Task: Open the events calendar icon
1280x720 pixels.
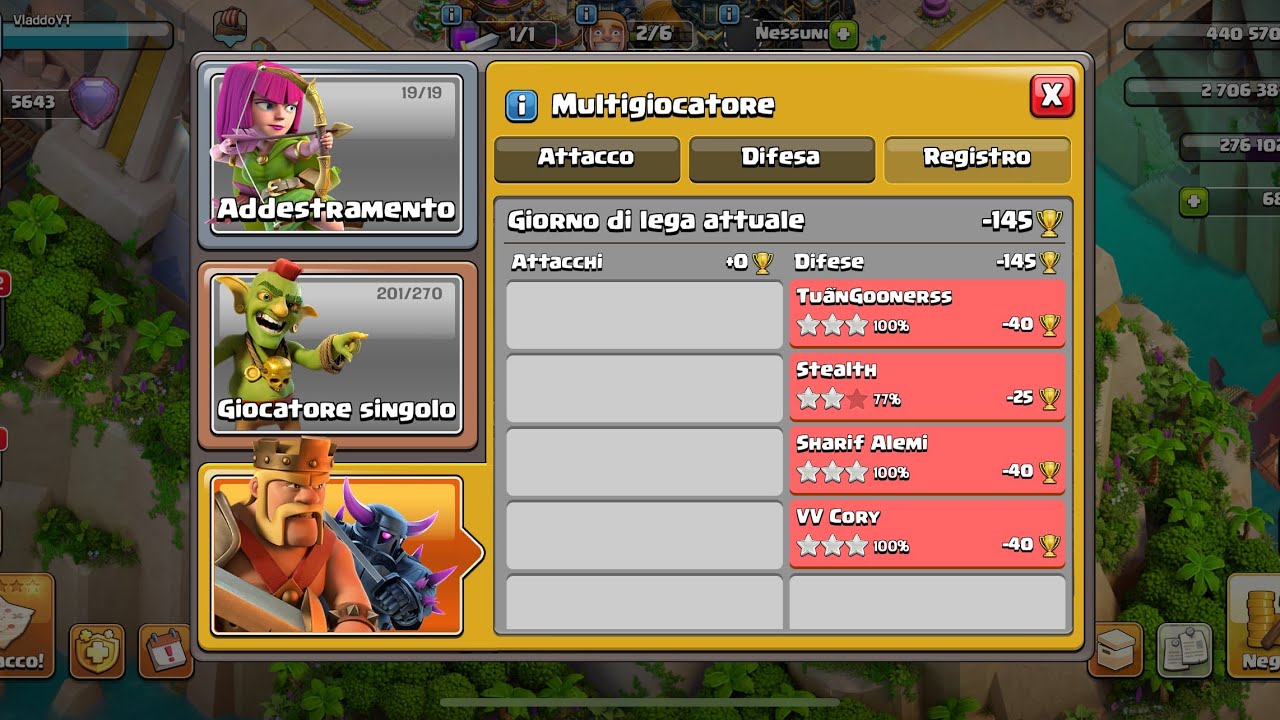Action: (166, 650)
